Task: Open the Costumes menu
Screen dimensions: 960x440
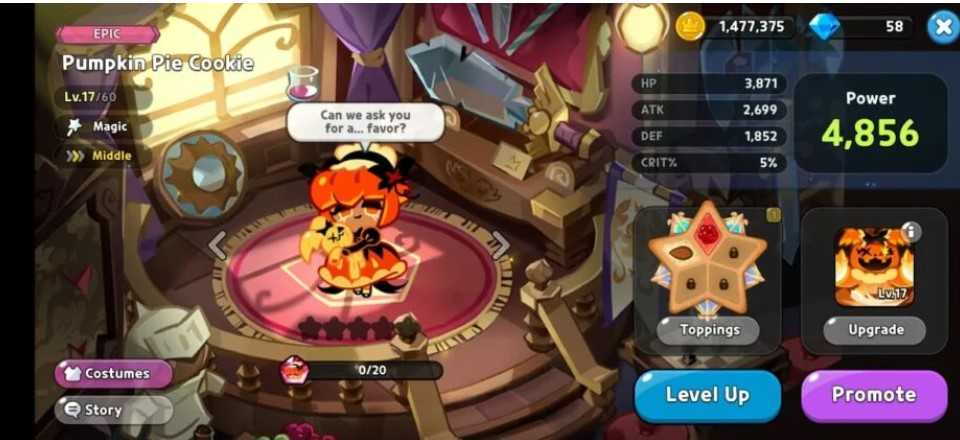Action: pos(114,373)
